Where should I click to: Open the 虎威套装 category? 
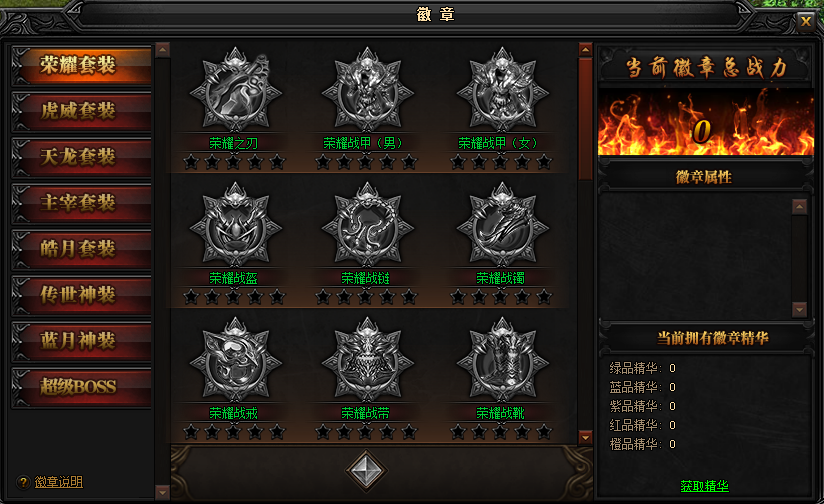coord(80,110)
